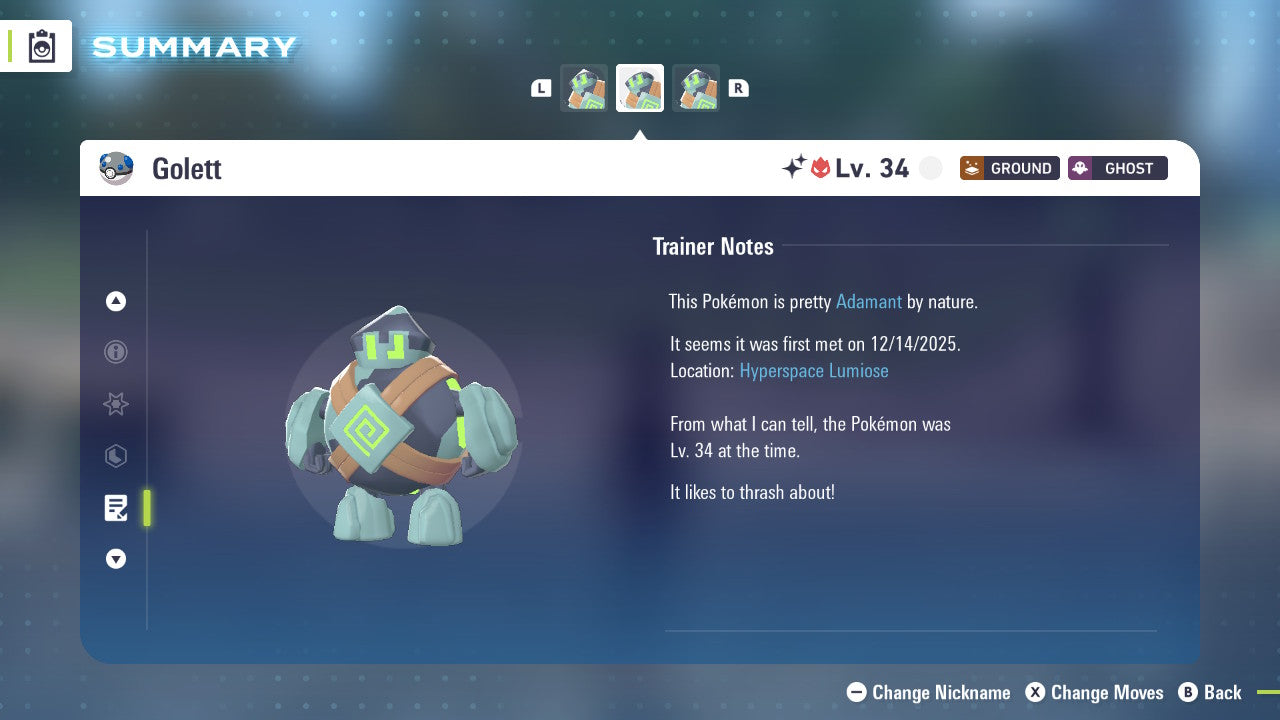The height and width of the screenshot is (720, 1280).
Task: Open the Hyperspace Lumiose location link
Action: pyautogui.click(x=814, y=370)
